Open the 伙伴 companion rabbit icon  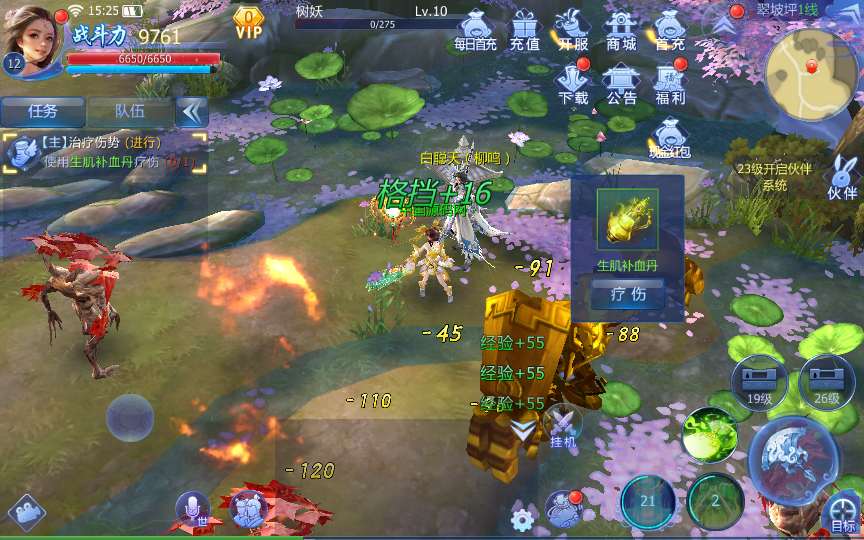coord(842,178)
